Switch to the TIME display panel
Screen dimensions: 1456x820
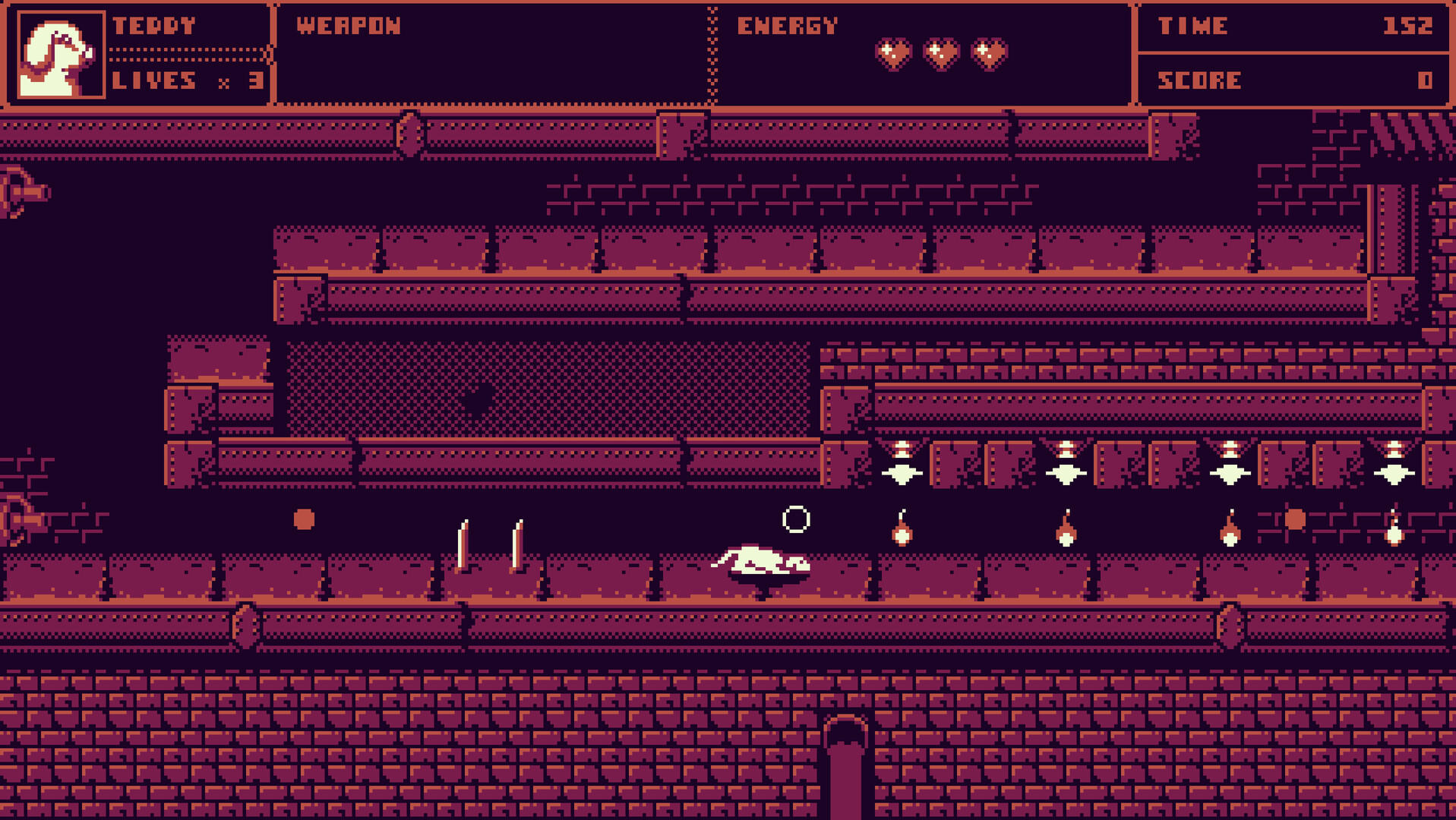tap(1291, 27)
